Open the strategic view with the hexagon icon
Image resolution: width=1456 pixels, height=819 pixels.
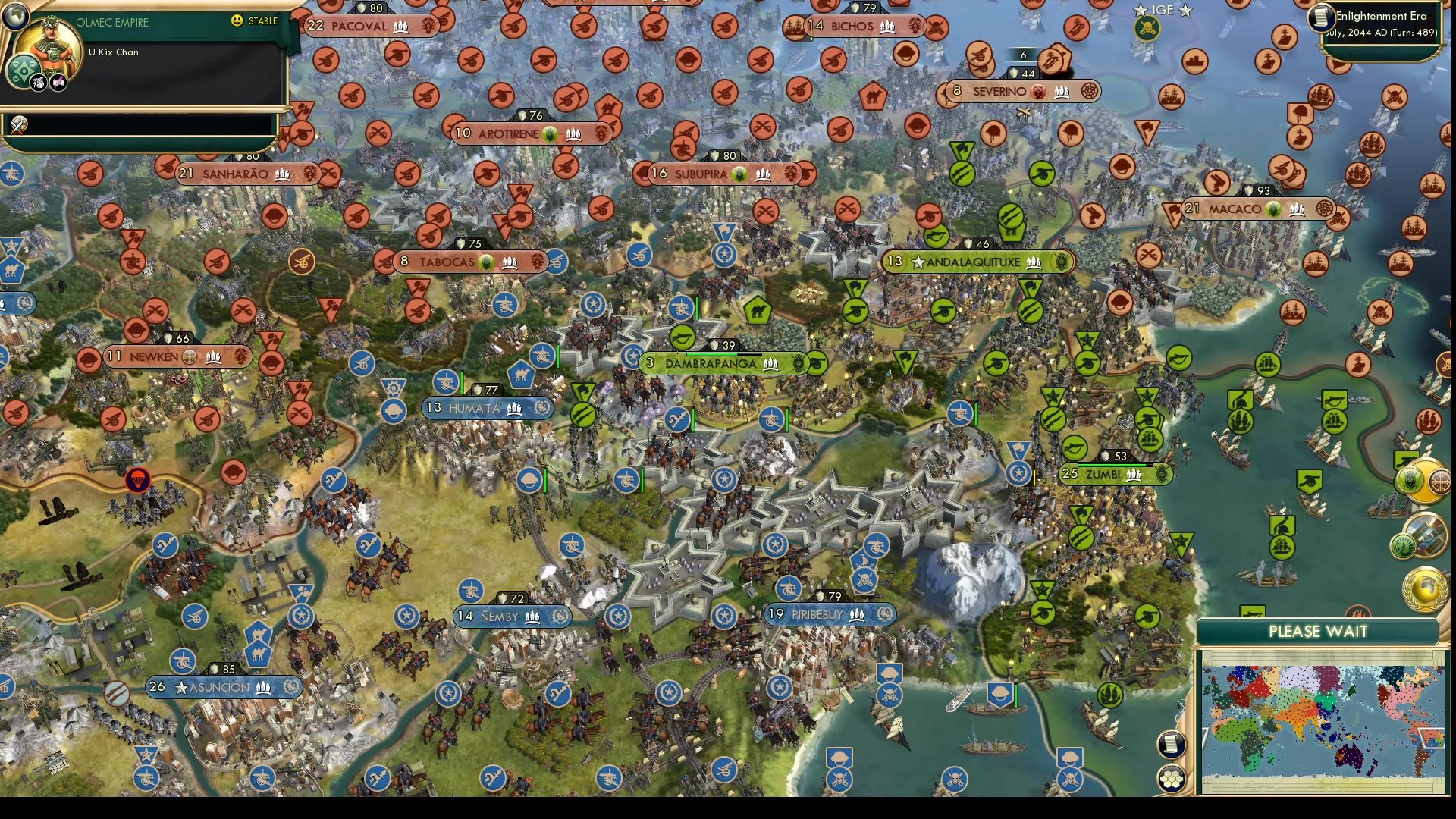click(1172, 778)
